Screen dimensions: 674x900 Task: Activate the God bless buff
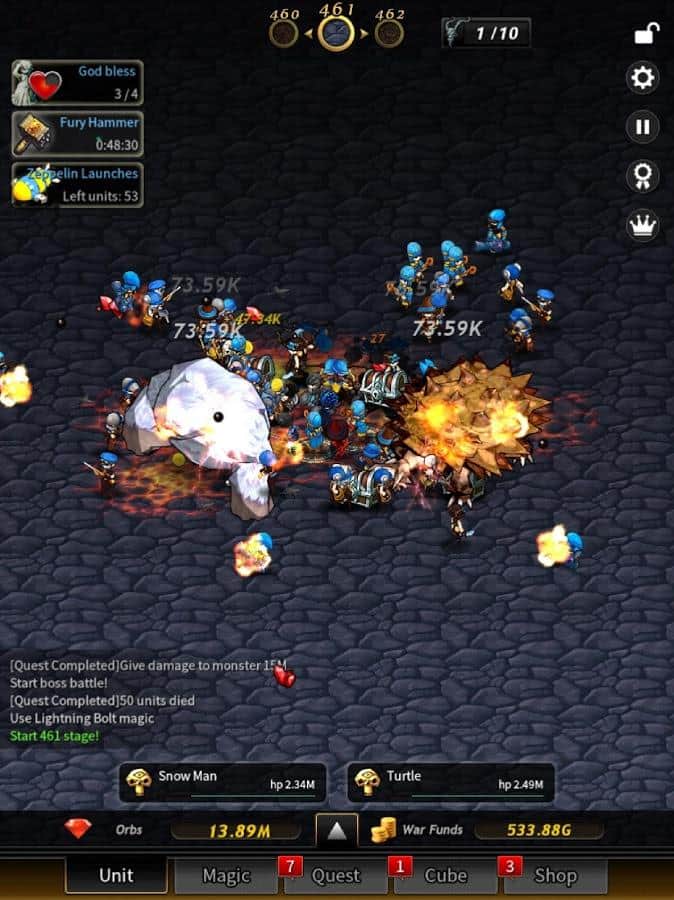pos(77,82)
